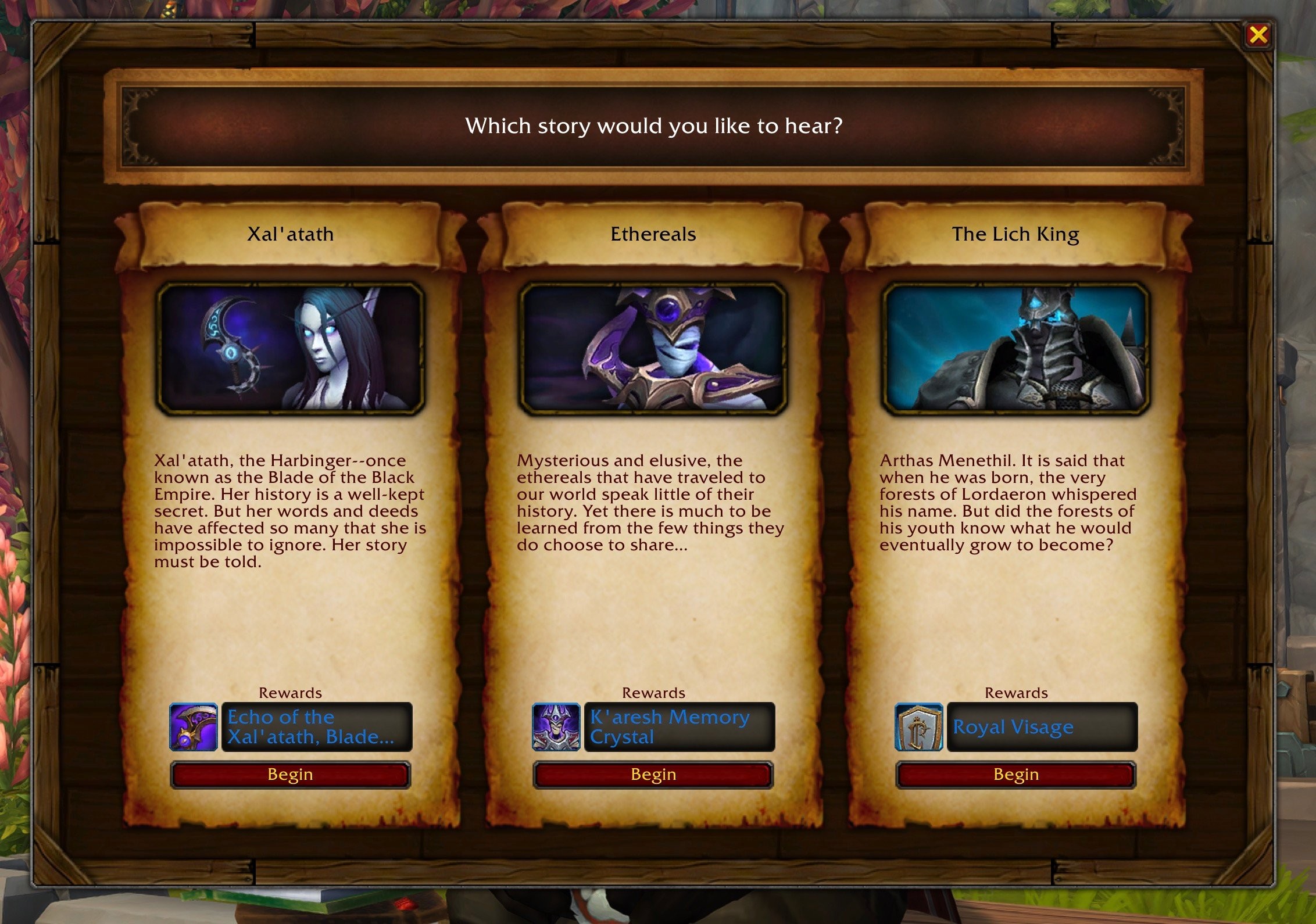Begin The Lich King story

[x=1015, y=775]
